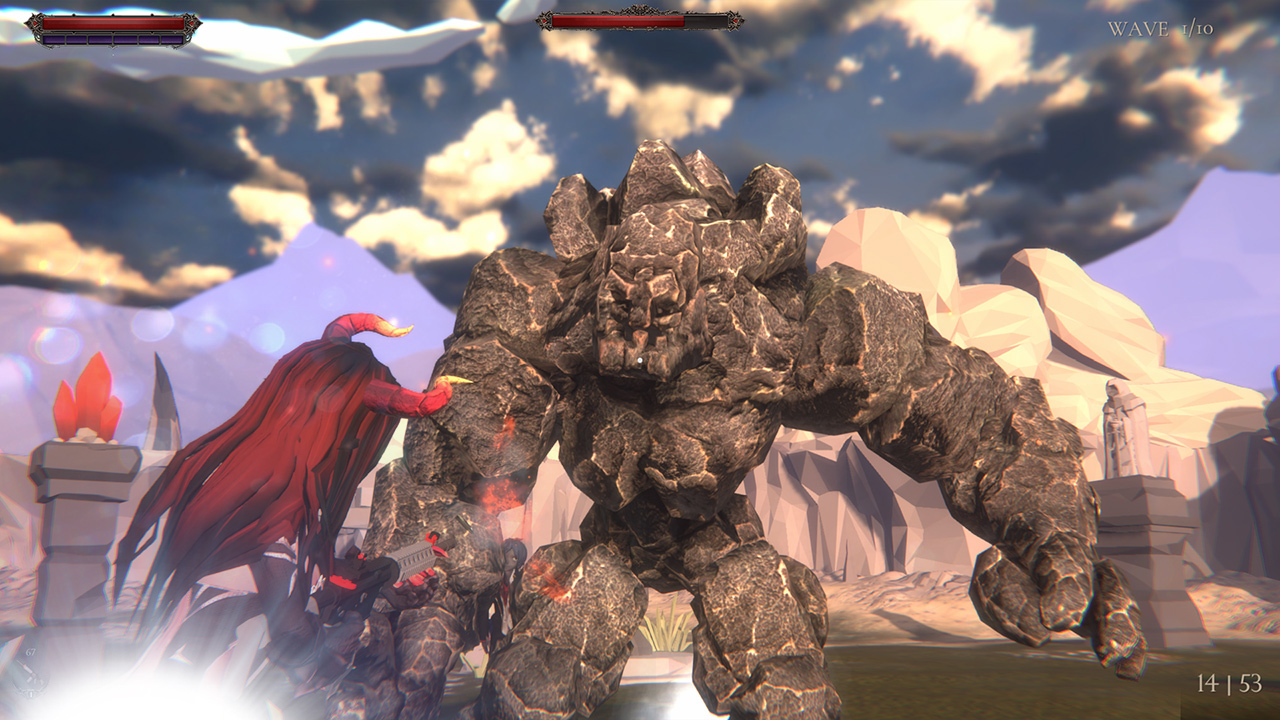Image resolution: width=1280 pixels, height=720 pixels.
Task: Click the currency number 67 above the weapon
Action: (x=30, y=652)
